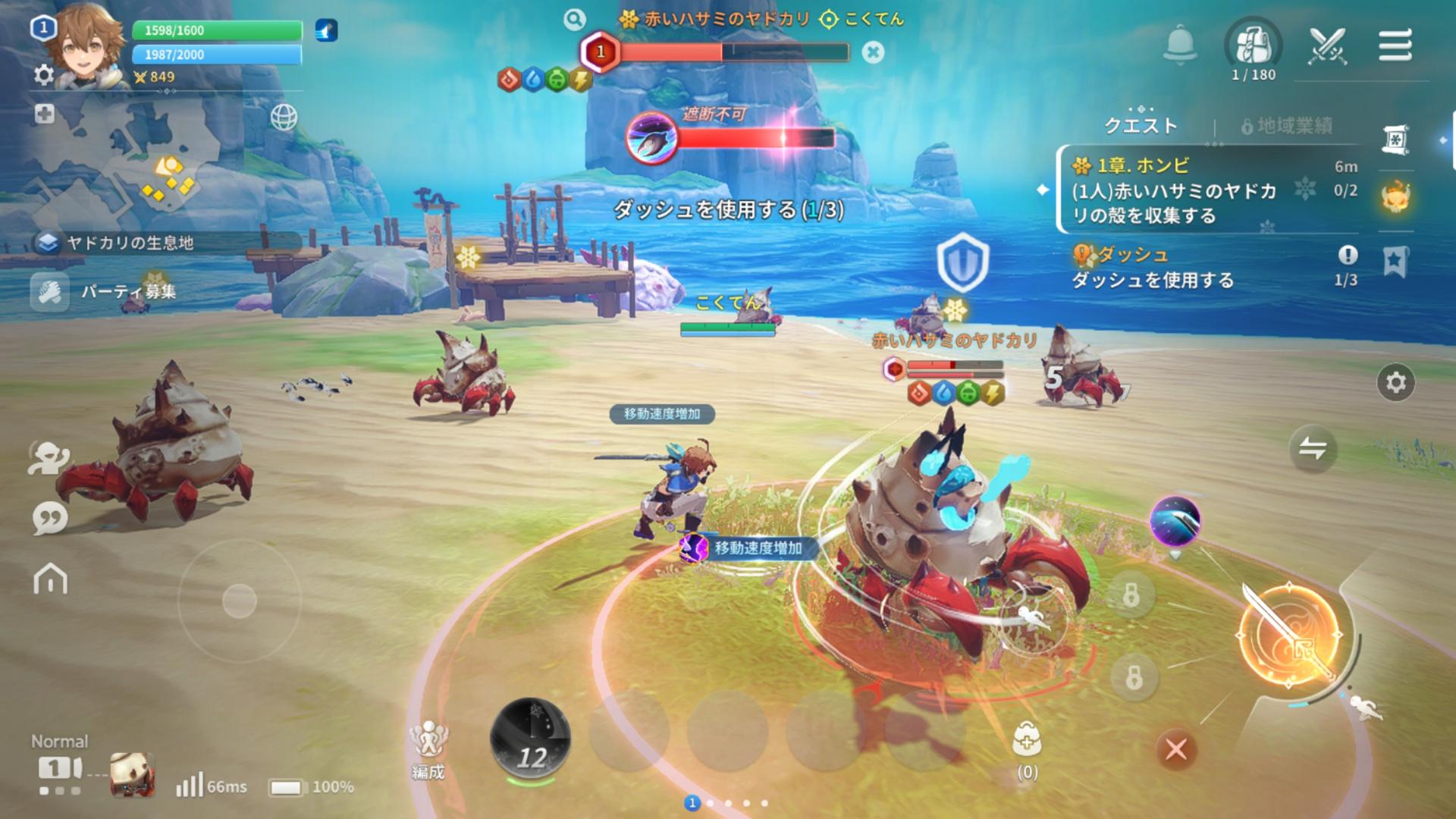Image resolution: width=1456 pixels, height=819 pixels.
Task: Select the クエスト tab
Action: 1141,126
